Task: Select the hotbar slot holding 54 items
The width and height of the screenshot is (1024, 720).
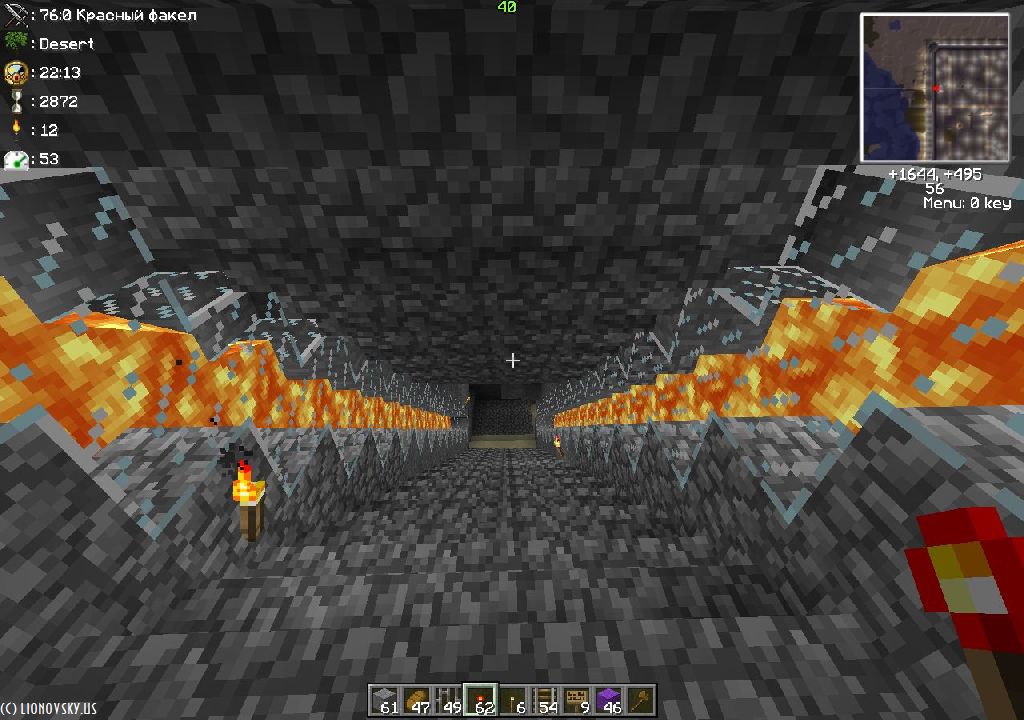Action: pyautogui.click(x=545, y=700)
